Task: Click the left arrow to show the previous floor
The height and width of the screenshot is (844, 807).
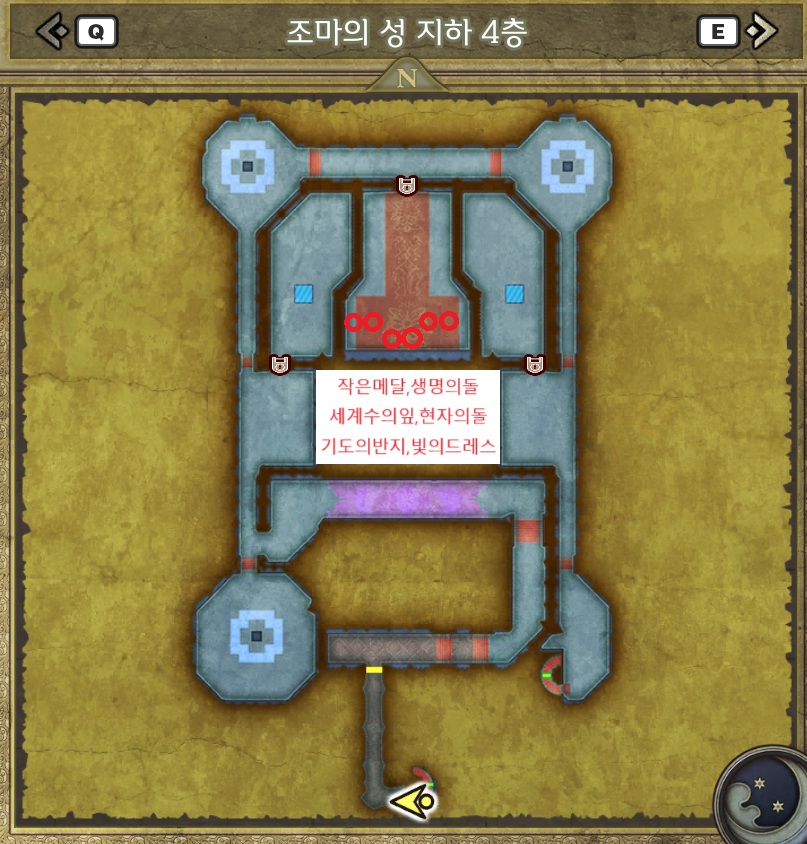Action: (x=50, y=31)
